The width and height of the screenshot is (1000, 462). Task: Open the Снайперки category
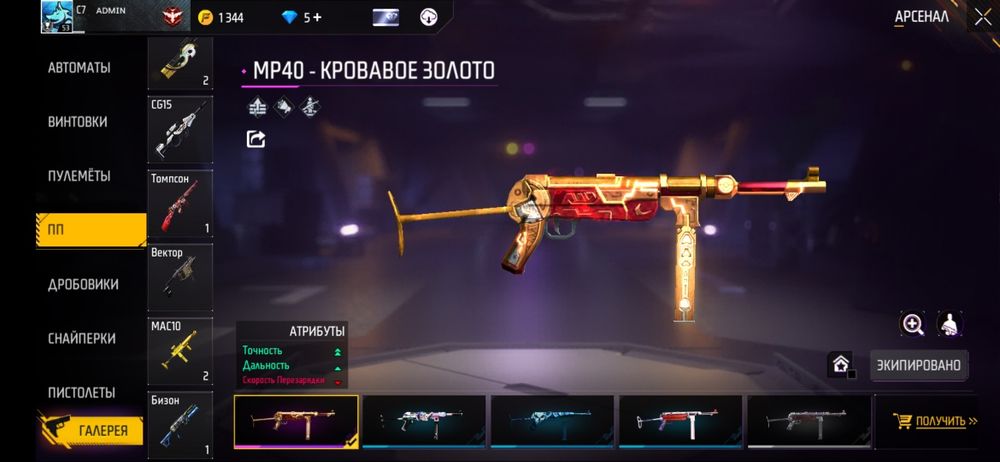click(81, 339)
